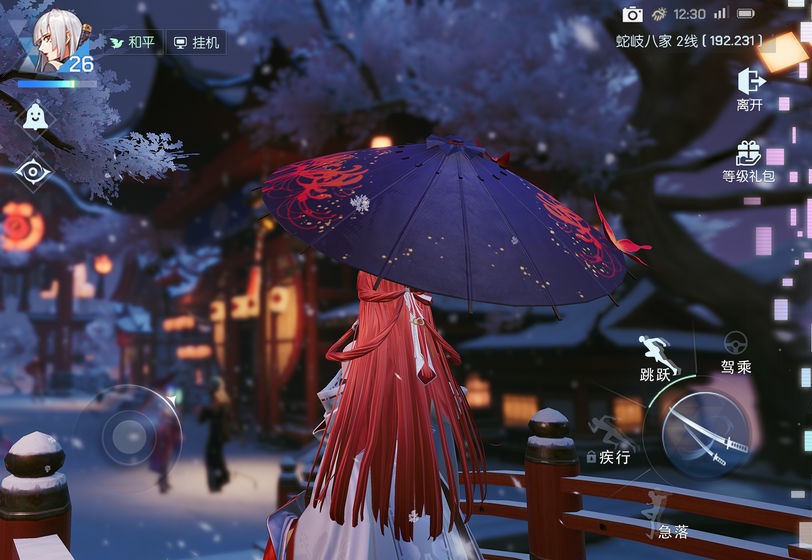Tap the locked 疾行 sprint skill
Image resolution: width=812 pixels, height=560 pixels.
[x=610, y=443]
